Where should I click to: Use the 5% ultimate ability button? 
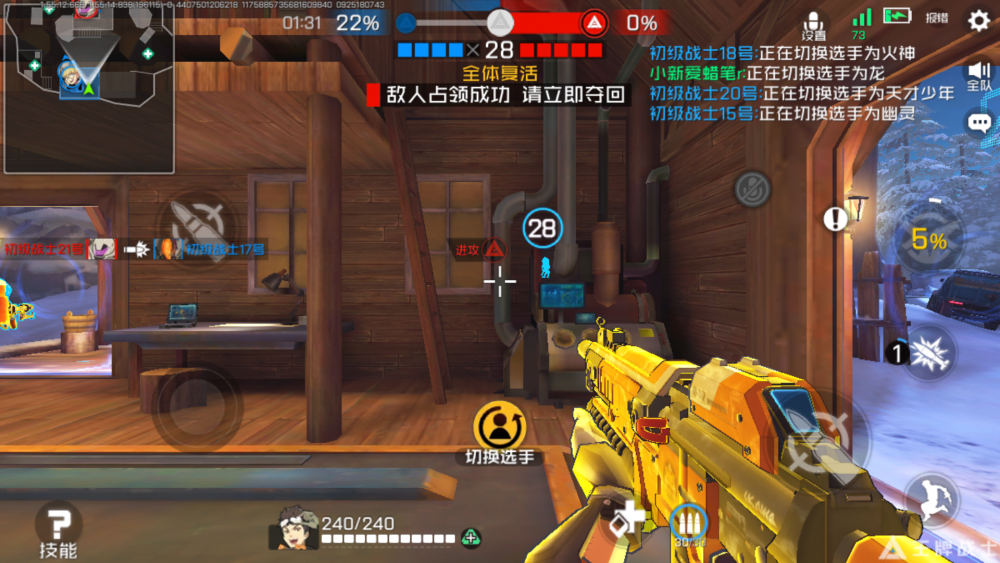(927, 240)
